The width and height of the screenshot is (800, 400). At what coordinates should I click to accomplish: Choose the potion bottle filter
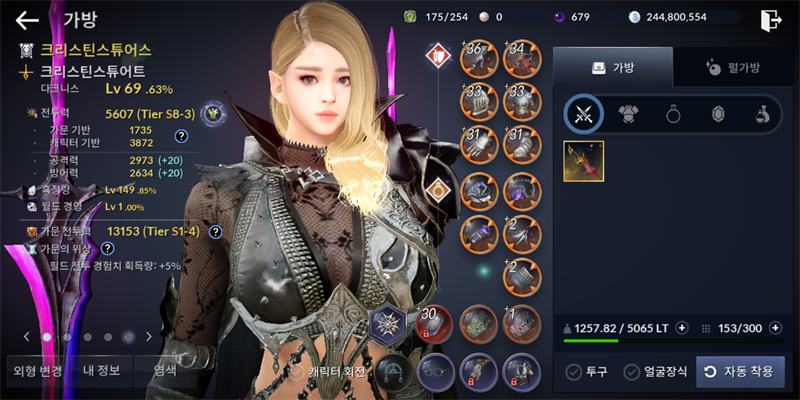tap(762, 114)
